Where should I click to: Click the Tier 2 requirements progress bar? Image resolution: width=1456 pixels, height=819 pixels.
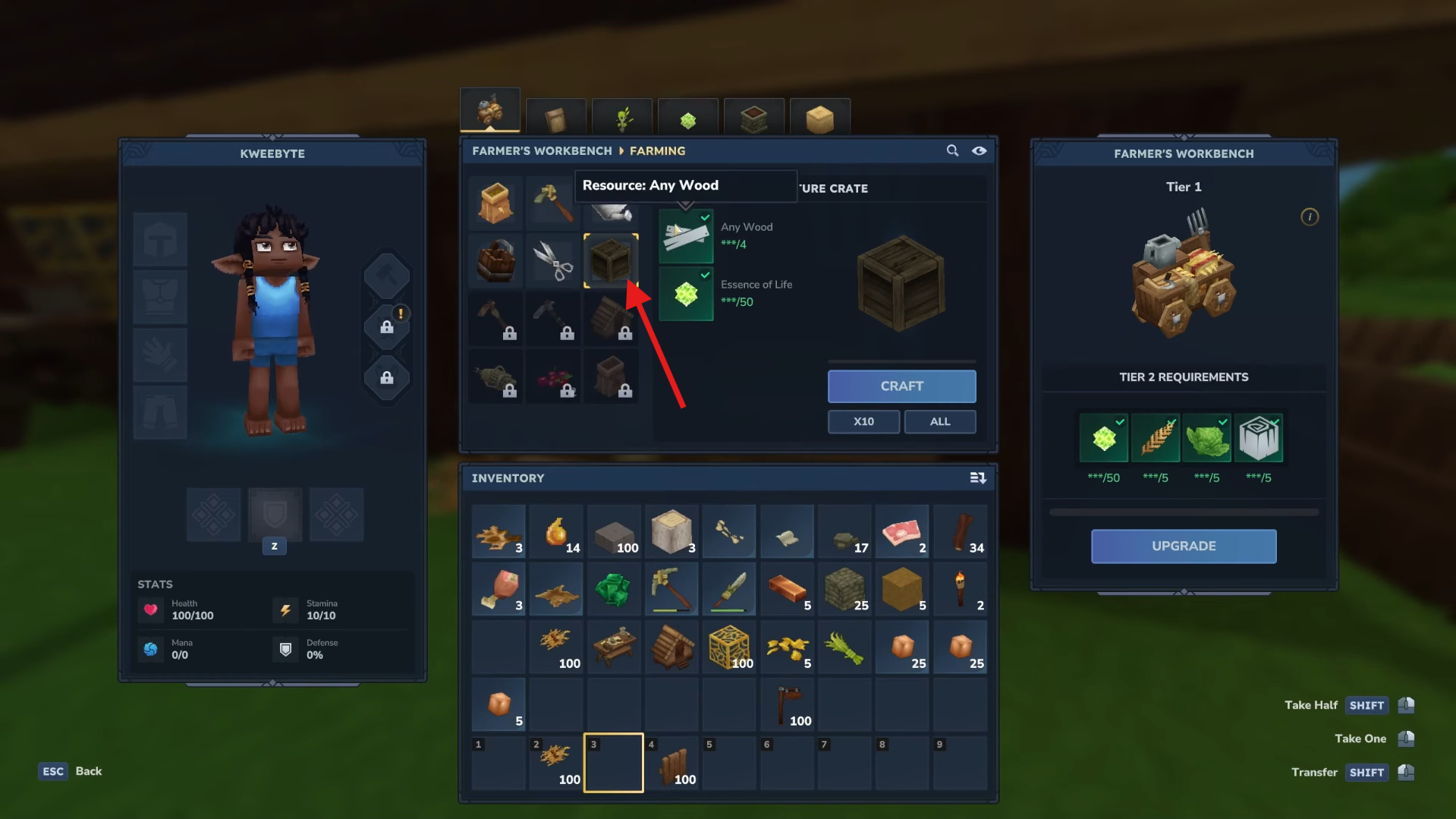1183,511
